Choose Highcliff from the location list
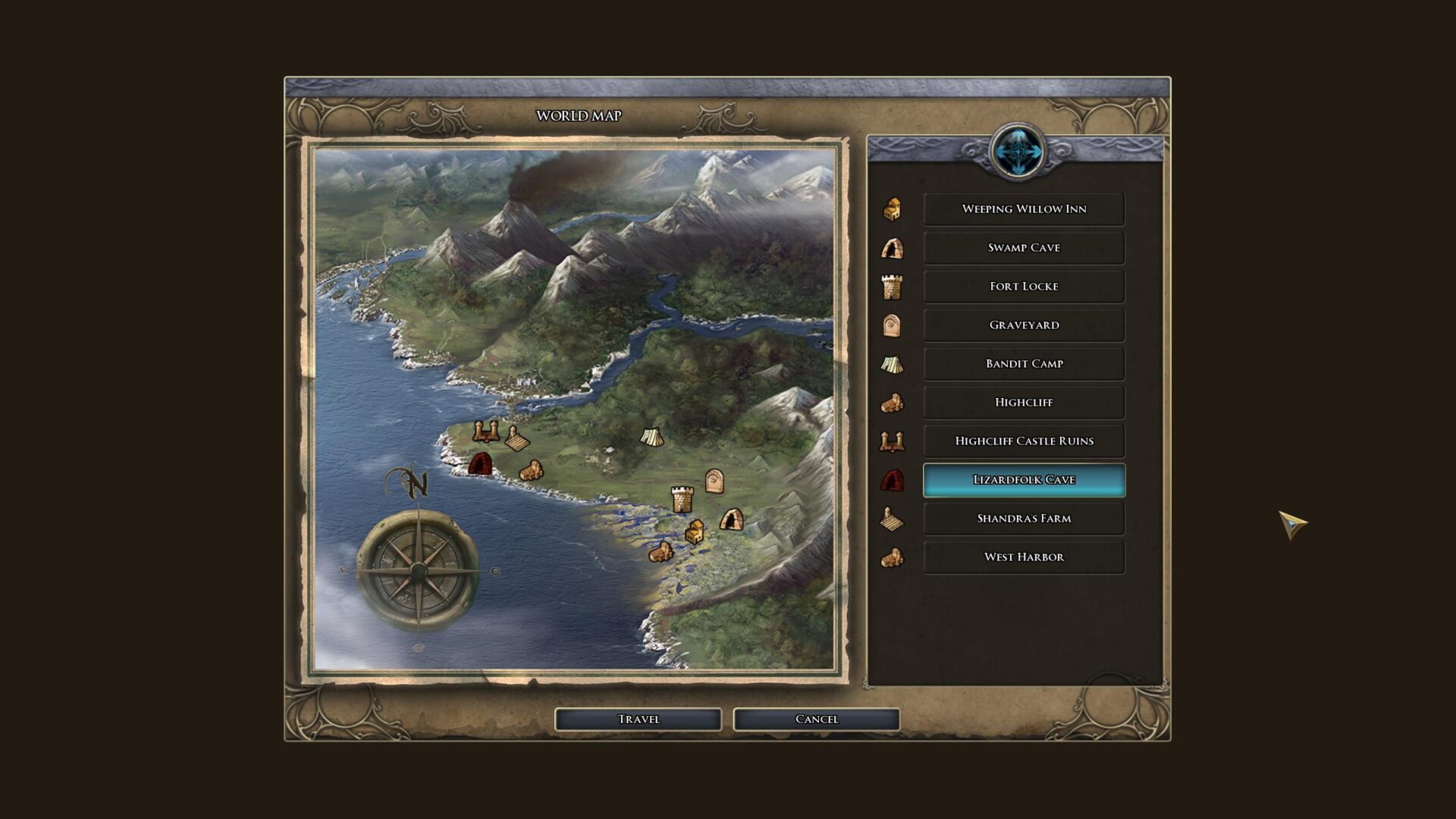1456x819 pixels. tap(1024, 403)
